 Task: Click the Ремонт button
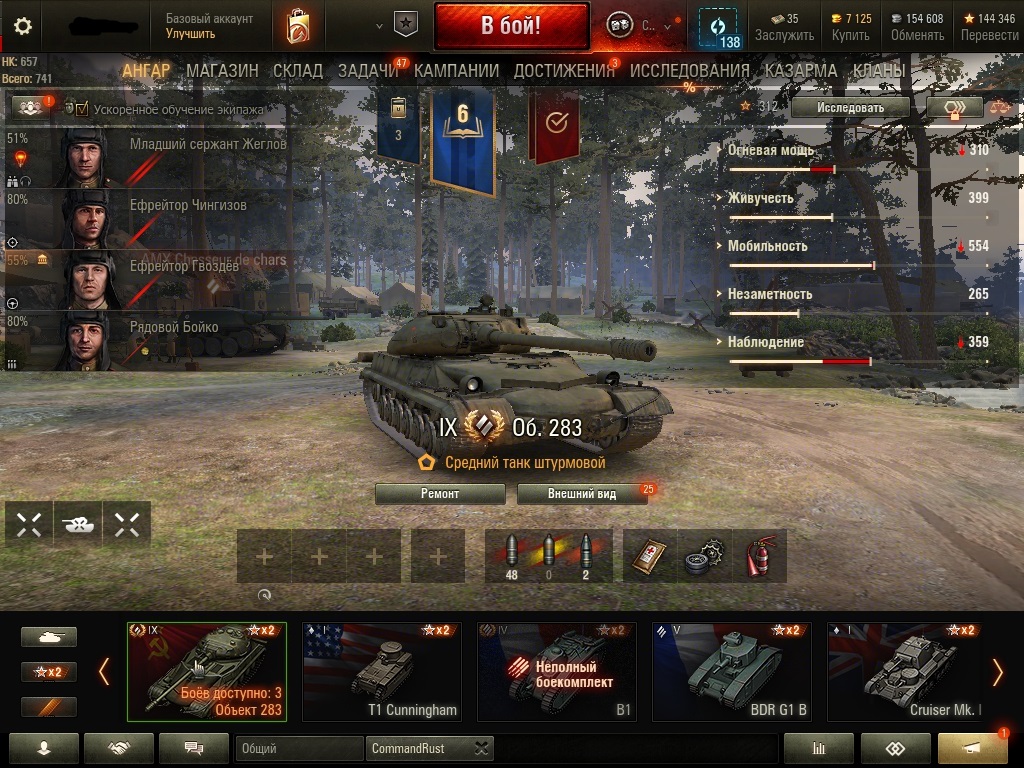pyautogui.click(x=440, y=494)
